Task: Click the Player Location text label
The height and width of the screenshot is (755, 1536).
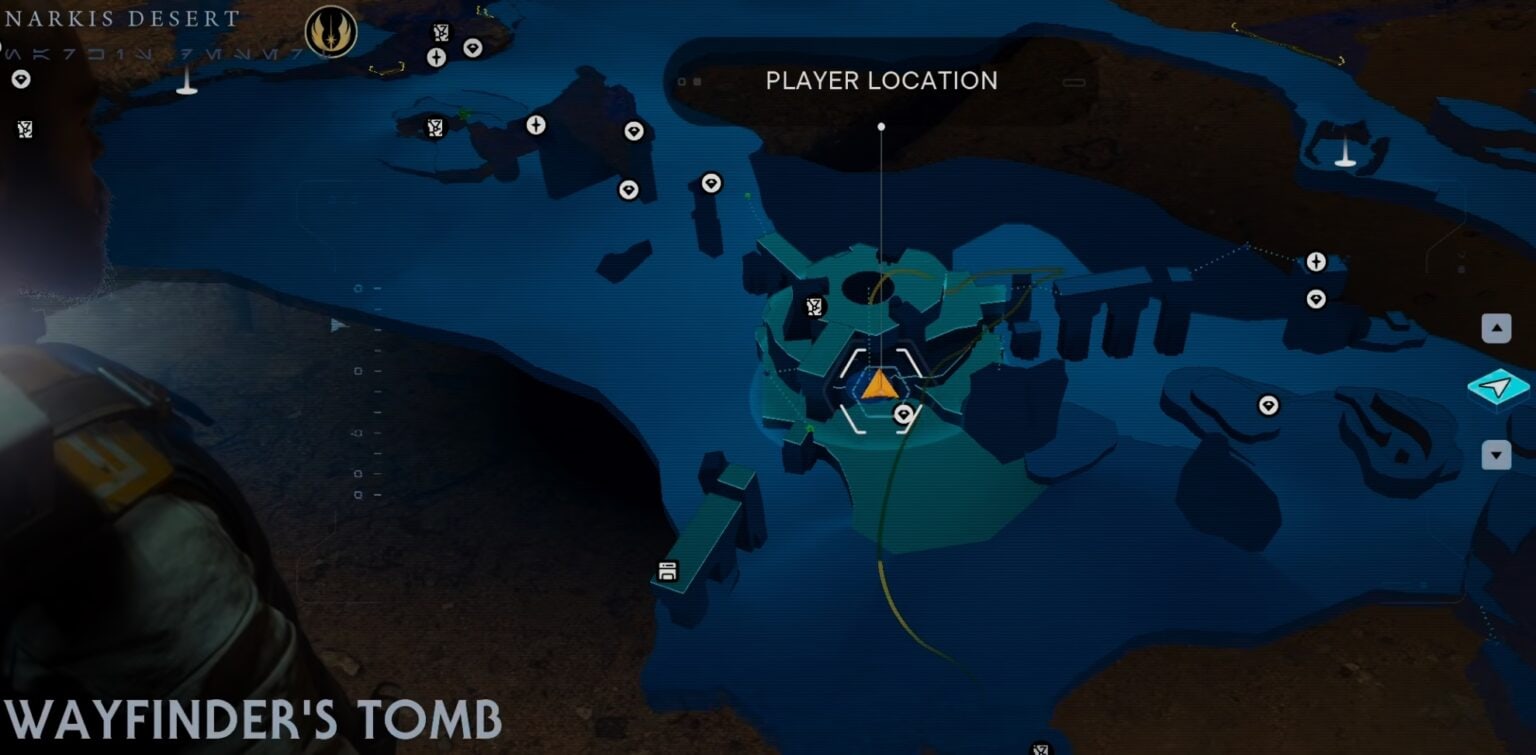Action: 881,80
